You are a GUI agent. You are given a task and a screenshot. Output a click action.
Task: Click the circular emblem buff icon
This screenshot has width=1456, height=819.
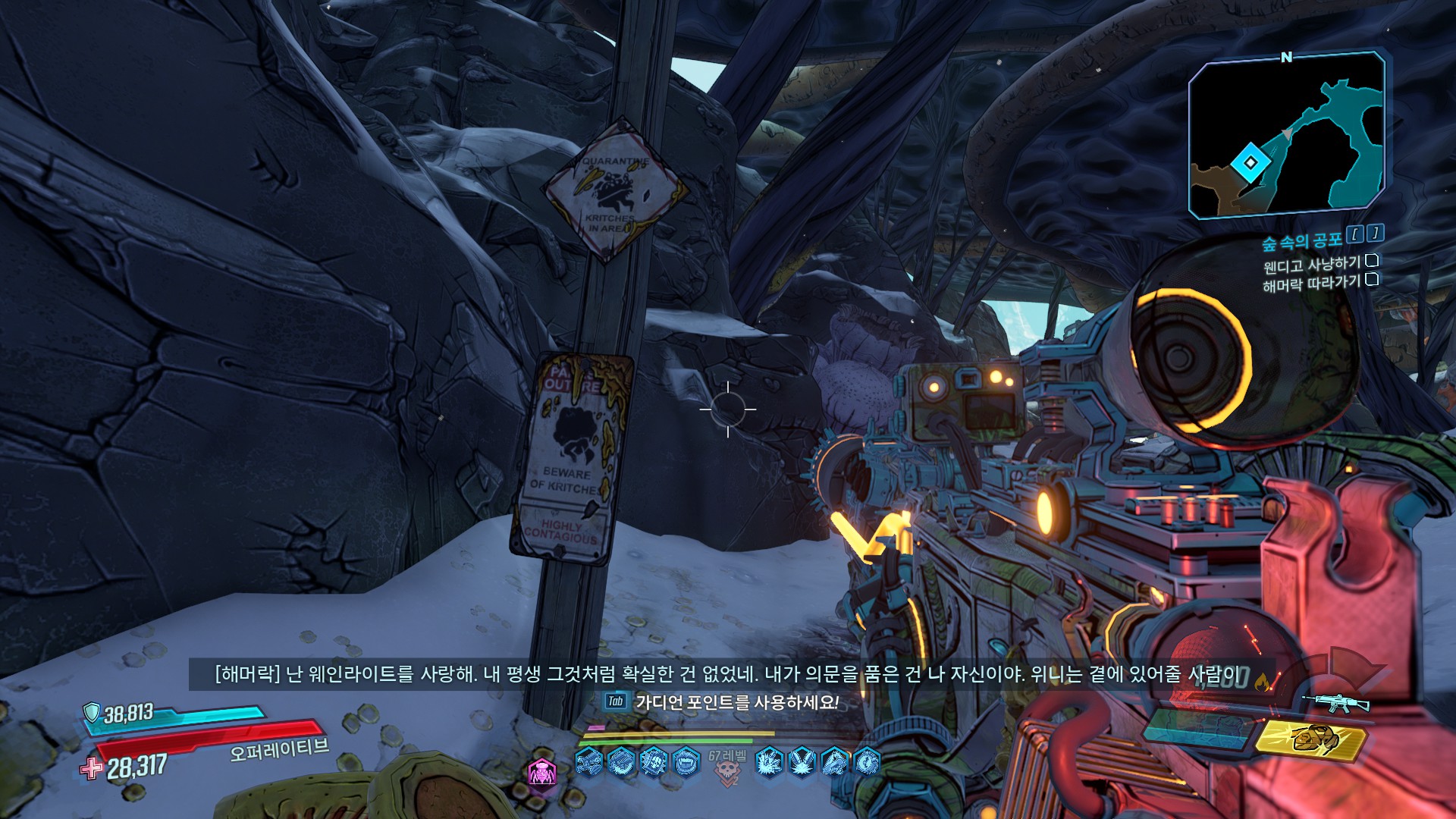point(868,761)
